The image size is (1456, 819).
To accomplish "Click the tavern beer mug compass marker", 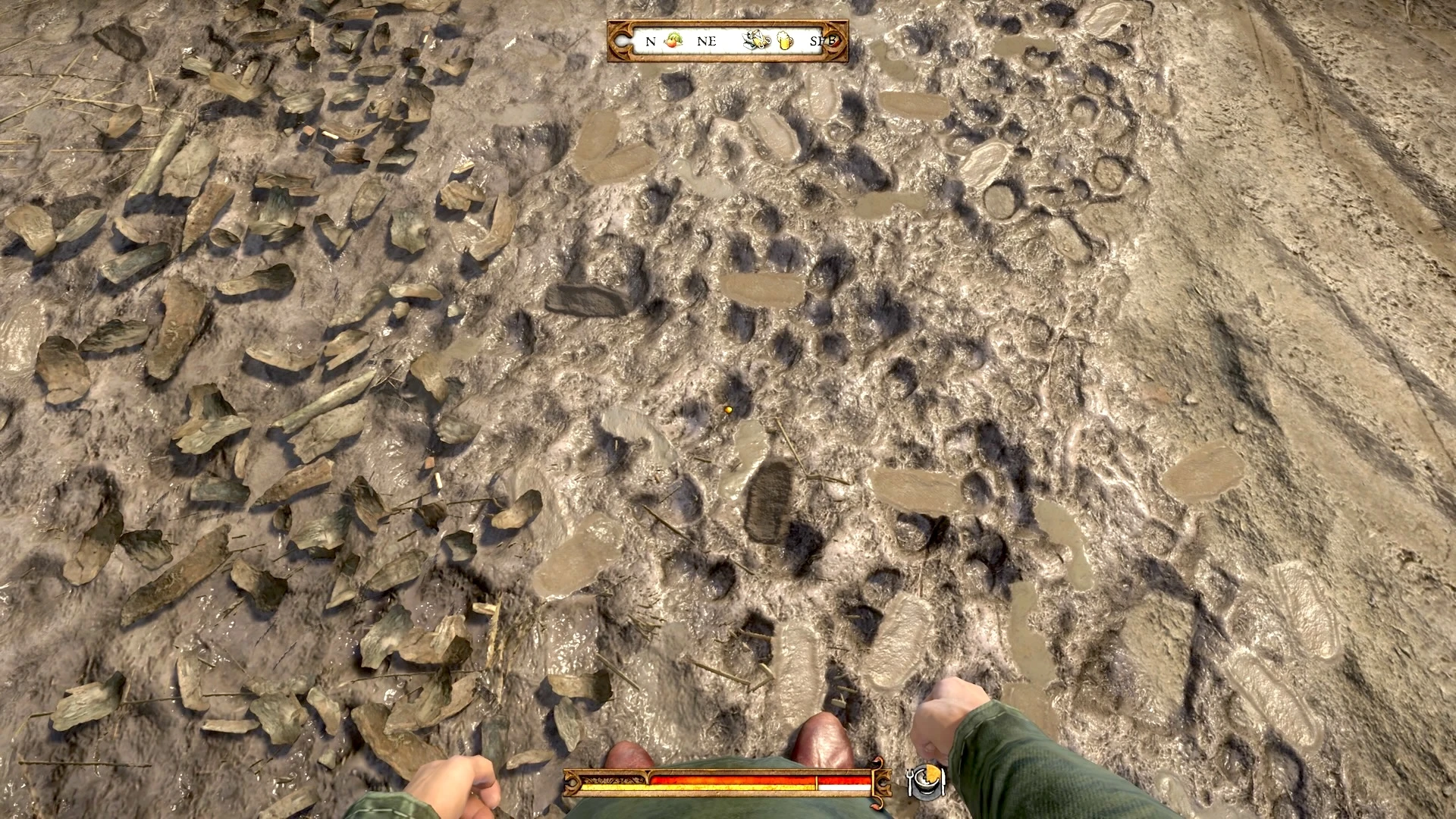I will coord(783,41).
